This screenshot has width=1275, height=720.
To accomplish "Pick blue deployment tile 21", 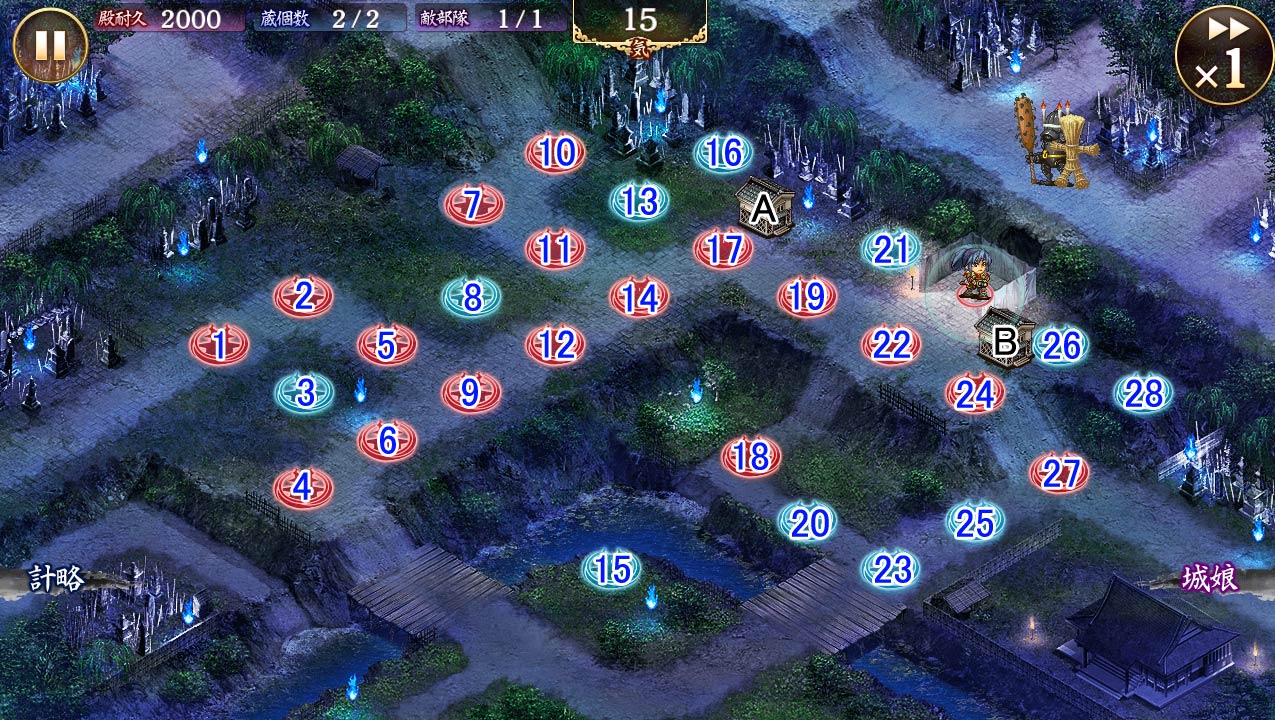I will (891, 250).
